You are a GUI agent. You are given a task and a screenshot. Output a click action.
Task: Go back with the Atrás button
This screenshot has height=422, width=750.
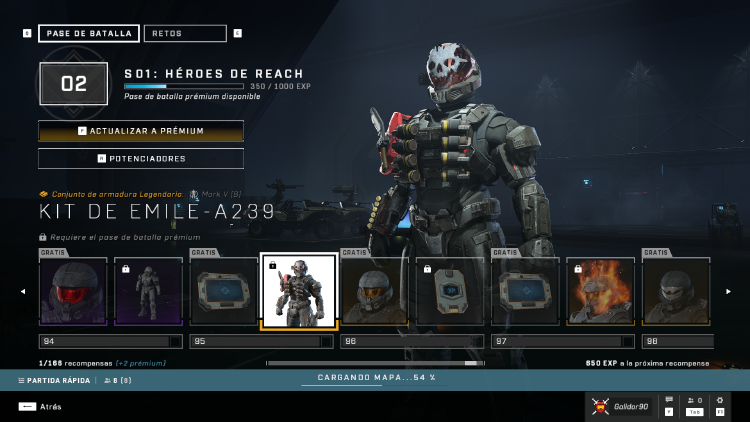click(40, 407)
